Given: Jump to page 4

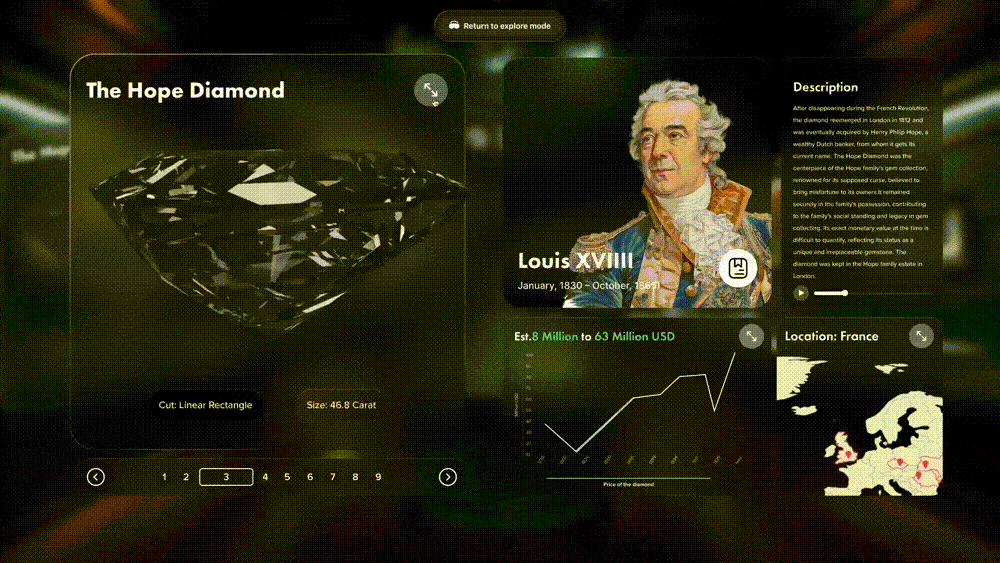Looking at the screenshot, I should (x=265, y=477).
